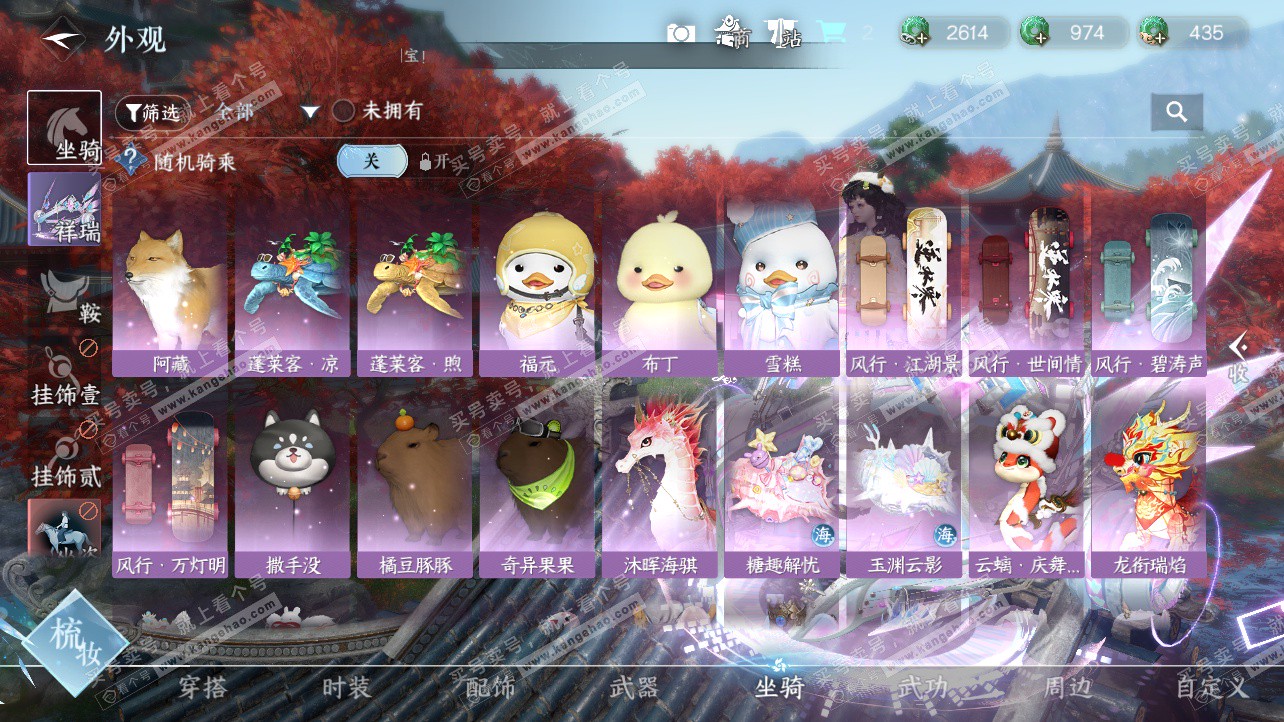Toggle the 未拥有 filter option
The width and height of the screenshot is (1284, 722).
coord(343,111)
